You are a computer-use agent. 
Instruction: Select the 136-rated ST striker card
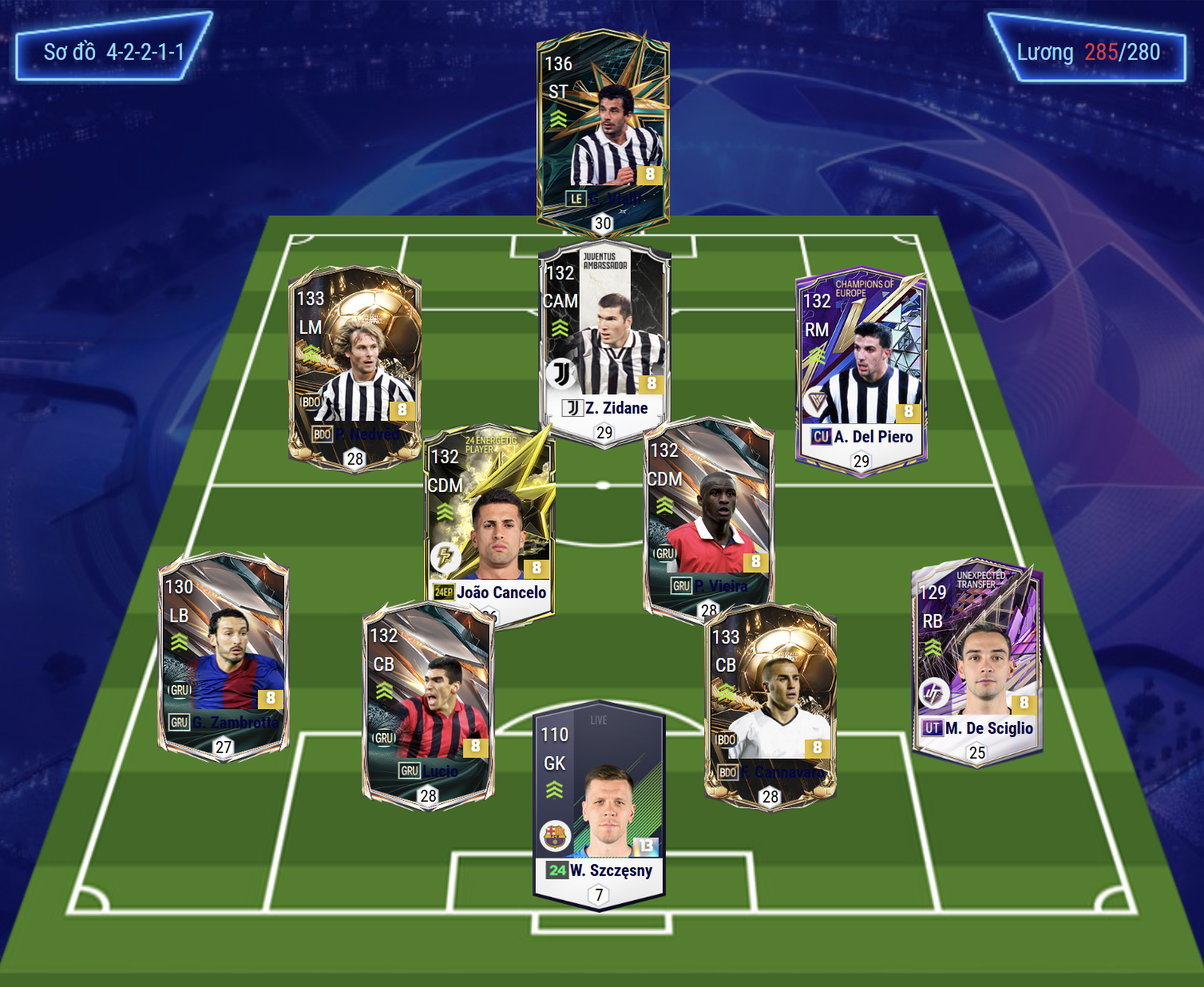[603, 132]
